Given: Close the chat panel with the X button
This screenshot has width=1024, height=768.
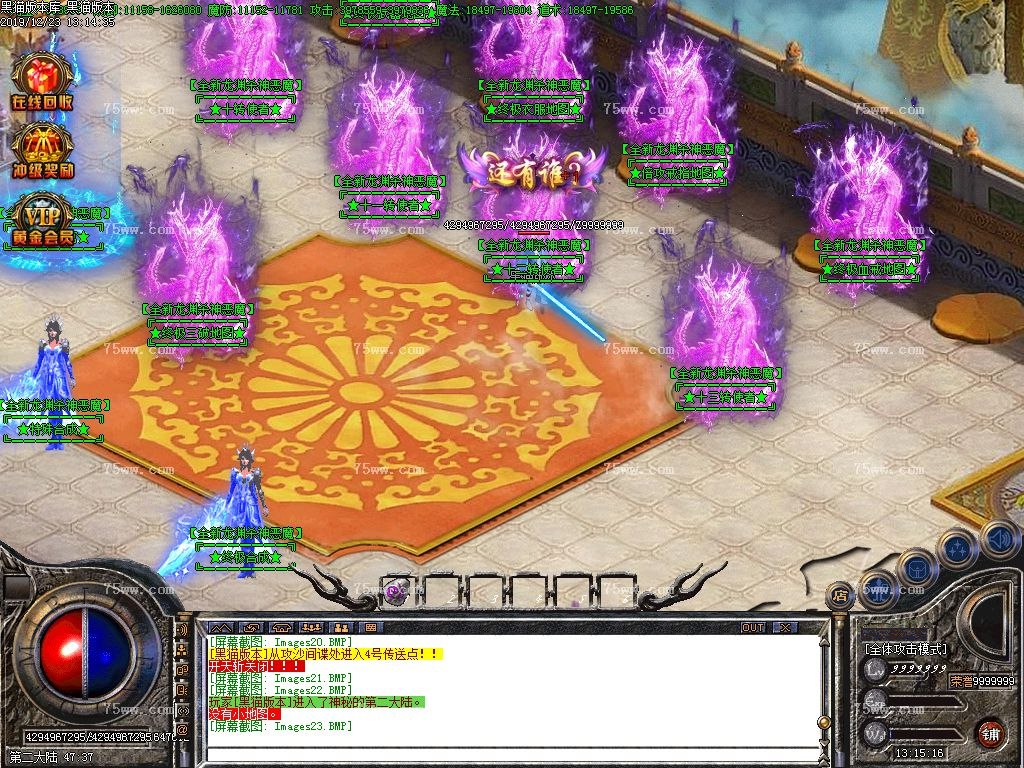Looking at the screenshot, I should [785, 627].
